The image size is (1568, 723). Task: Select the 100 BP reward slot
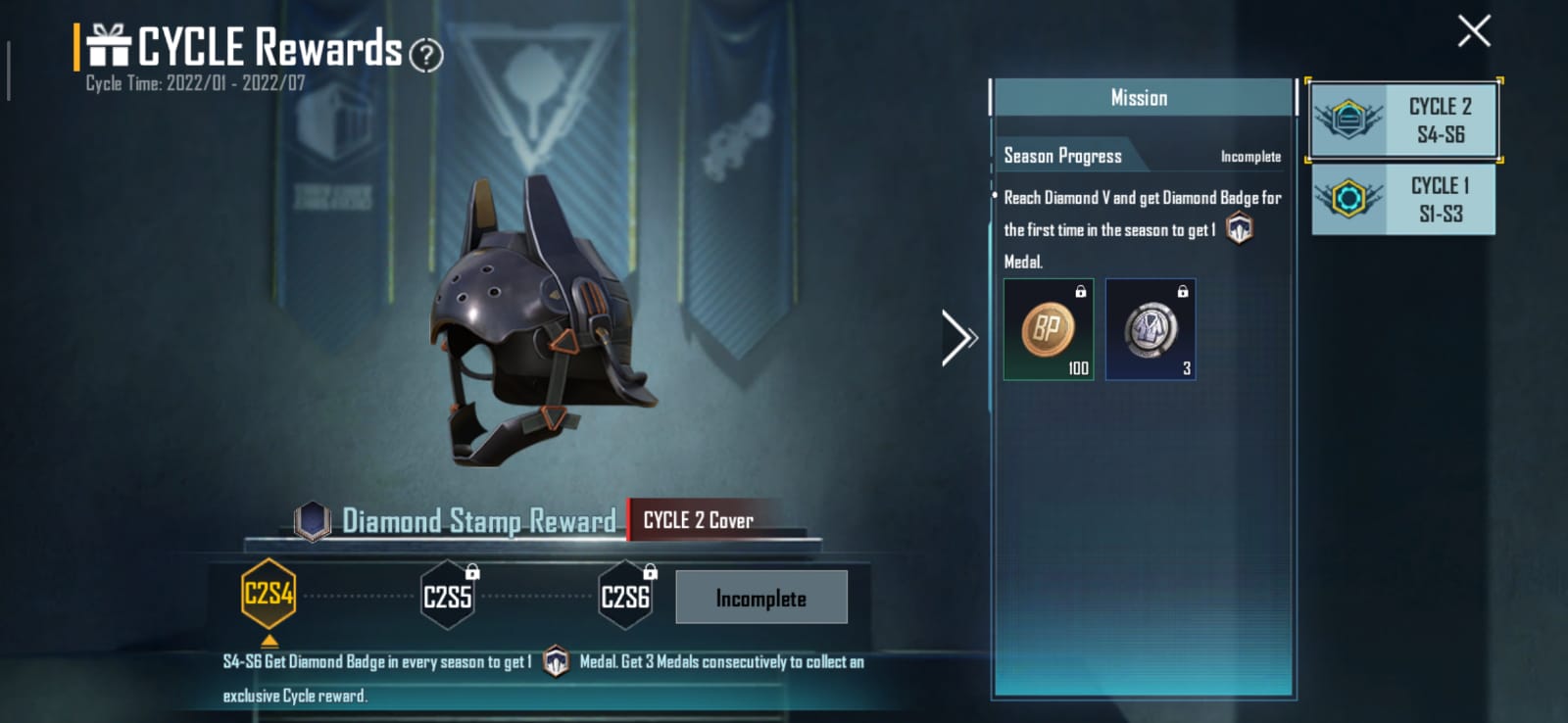1048,329
